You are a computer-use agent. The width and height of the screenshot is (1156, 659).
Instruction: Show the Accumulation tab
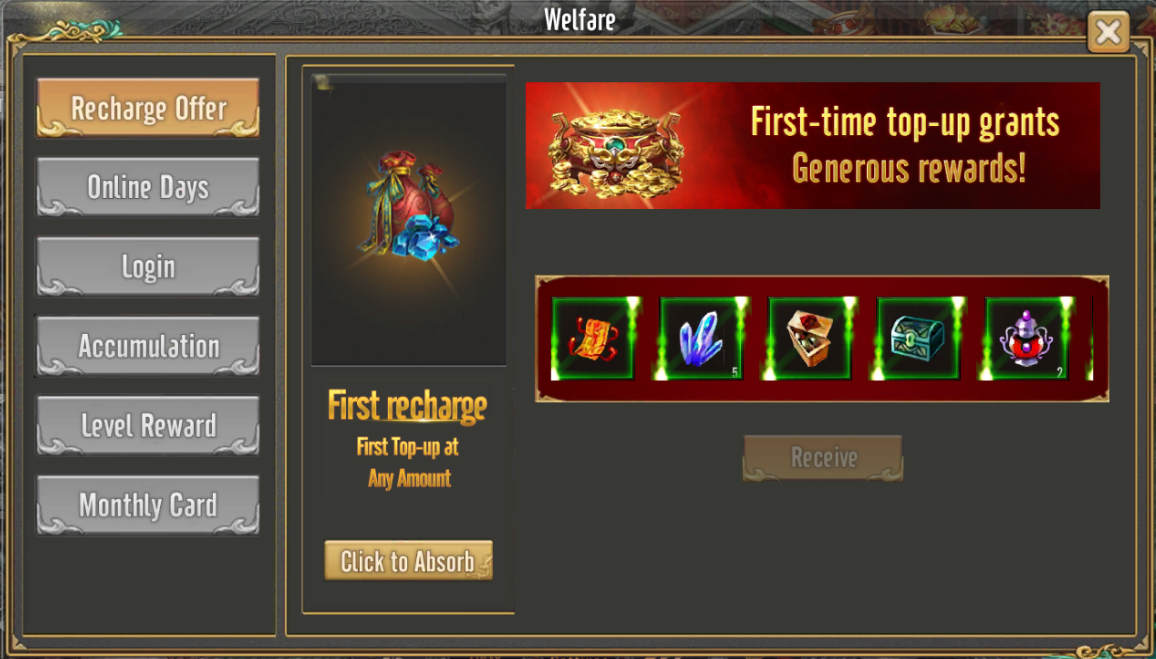click(148, 346)
